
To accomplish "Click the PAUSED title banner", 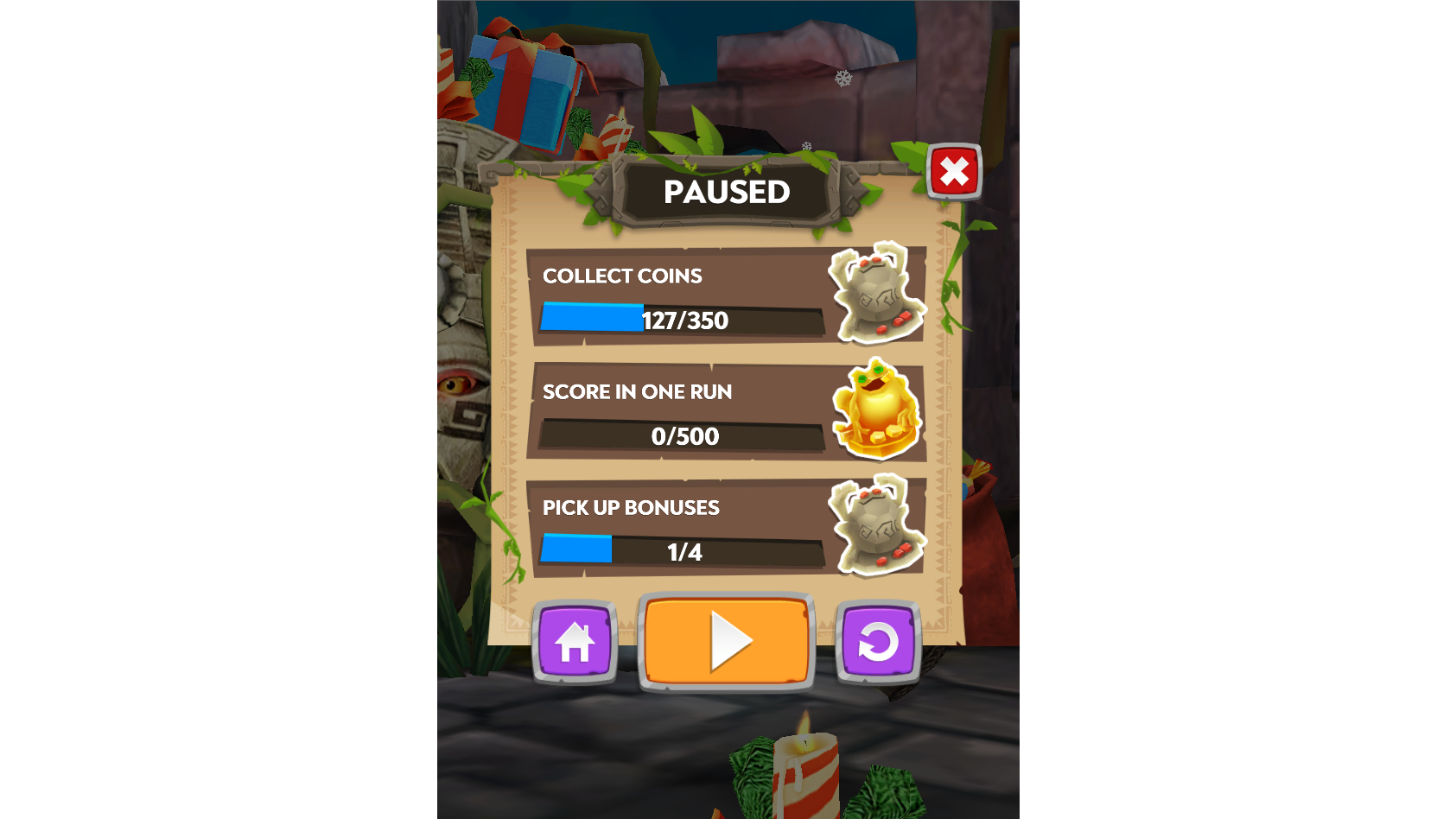I will click(727, 192).
